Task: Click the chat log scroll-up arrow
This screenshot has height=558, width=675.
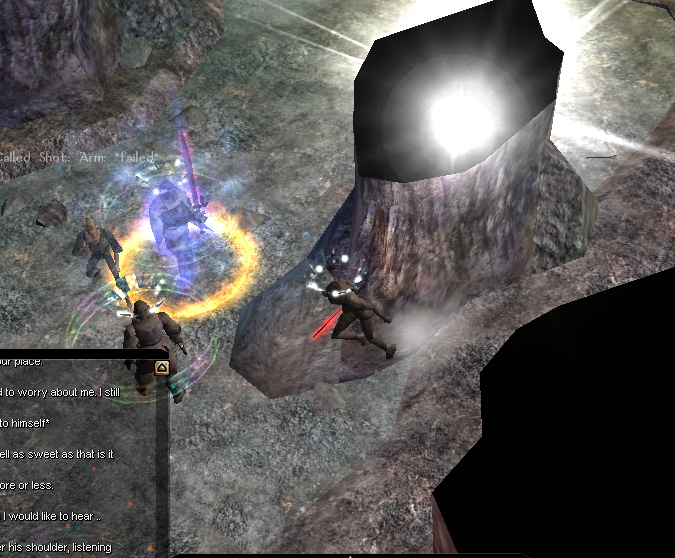Action: coord(161,368)
